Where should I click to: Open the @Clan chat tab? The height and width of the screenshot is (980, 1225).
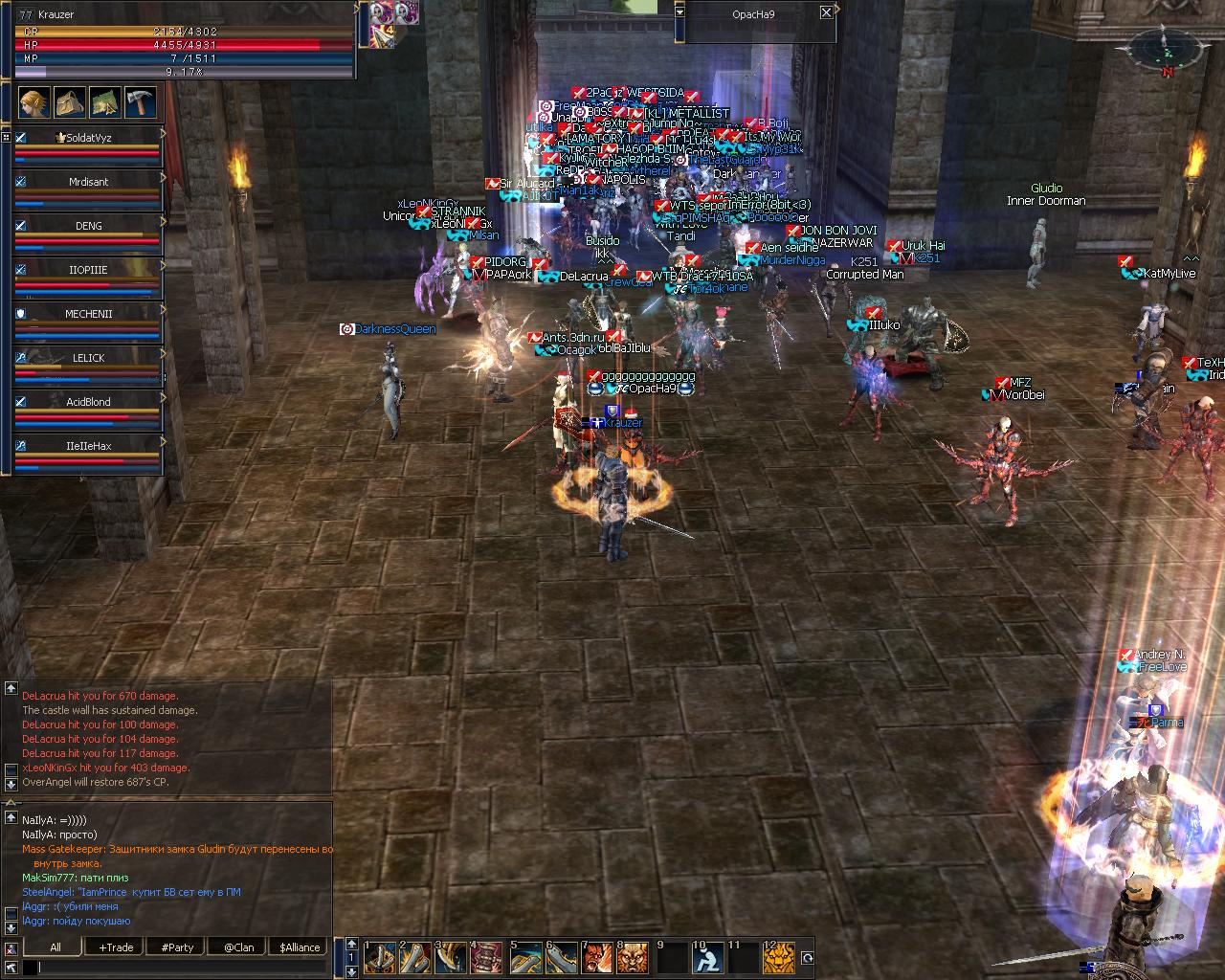238,947
